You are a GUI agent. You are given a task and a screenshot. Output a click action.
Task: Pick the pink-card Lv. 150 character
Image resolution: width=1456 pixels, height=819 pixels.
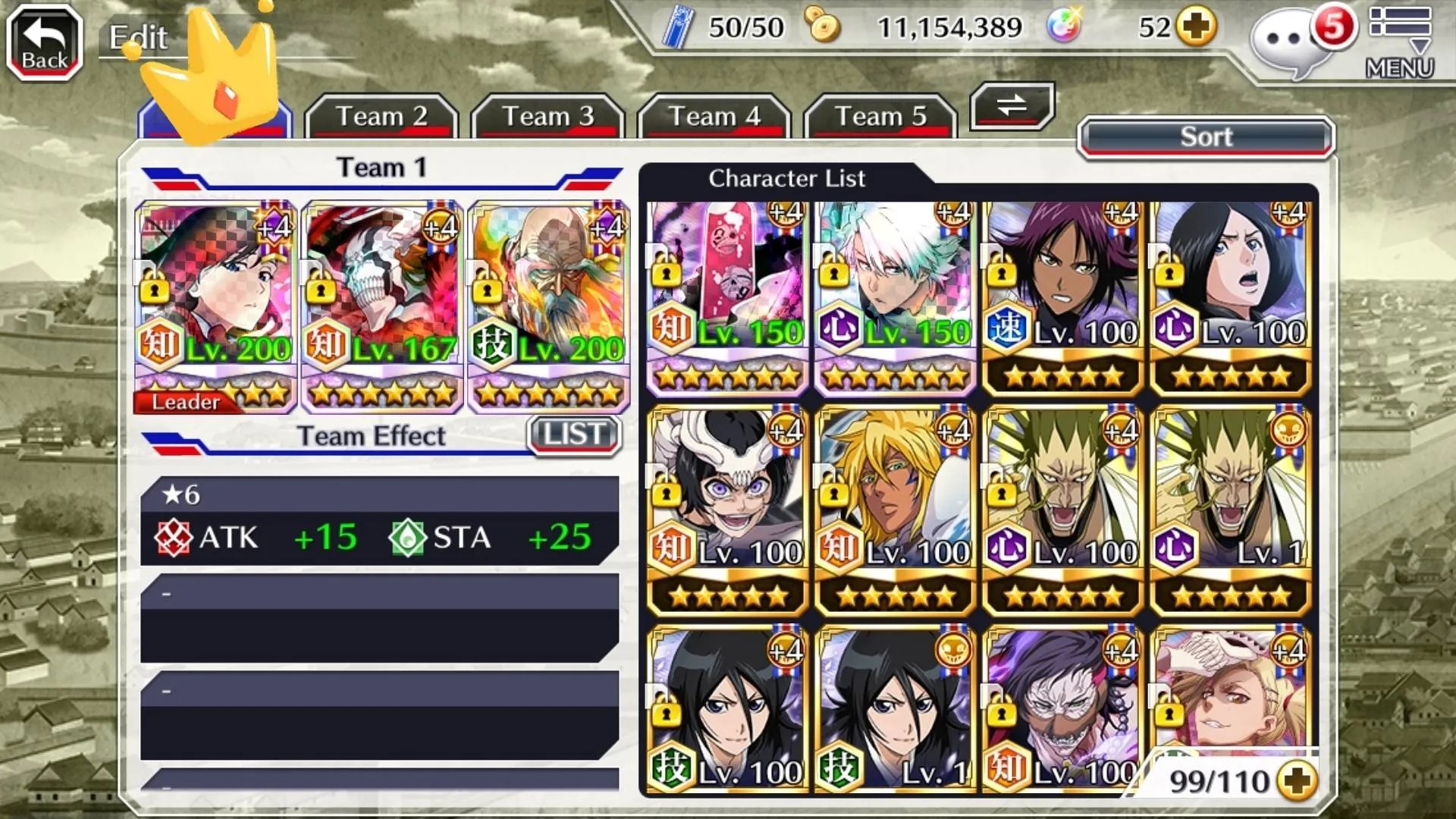click(x=728, y=297)
